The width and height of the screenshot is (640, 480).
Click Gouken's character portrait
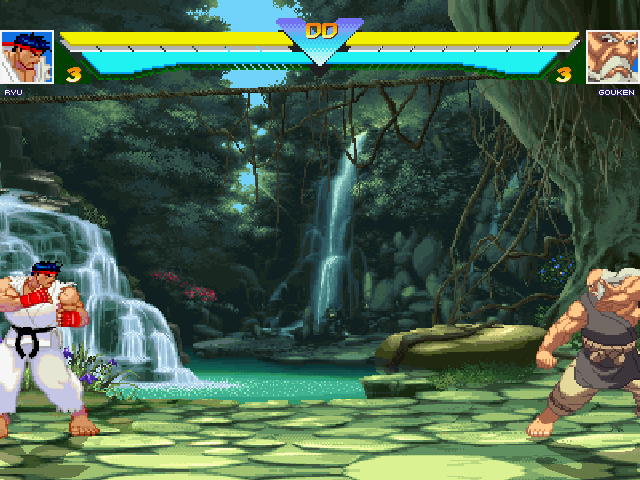[612, 57]
